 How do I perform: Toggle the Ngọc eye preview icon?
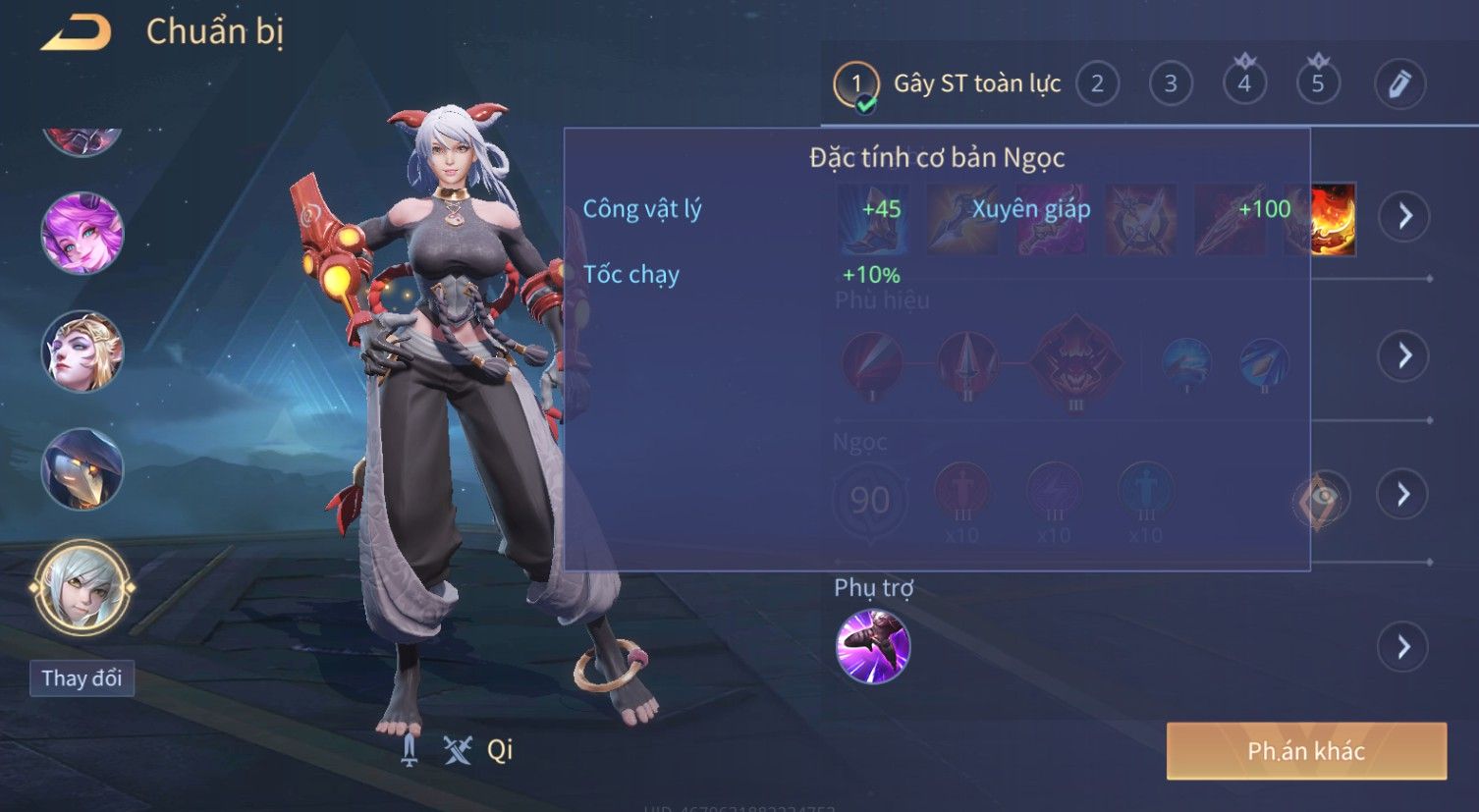(x=1321, y=499)
